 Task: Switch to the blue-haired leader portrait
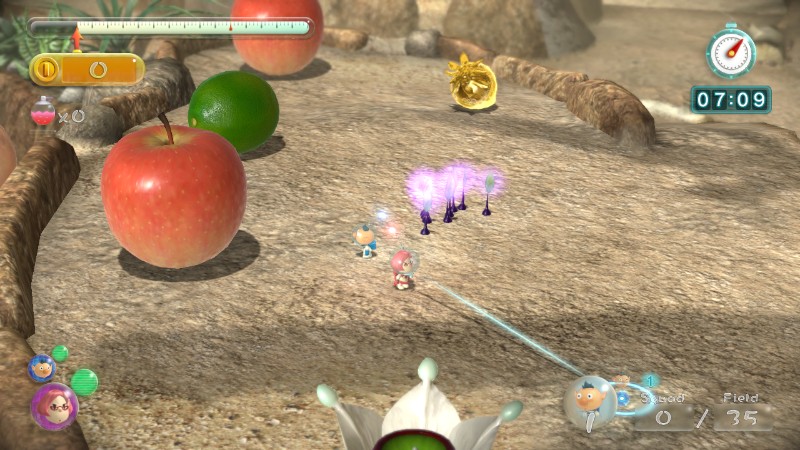point(42,368)
